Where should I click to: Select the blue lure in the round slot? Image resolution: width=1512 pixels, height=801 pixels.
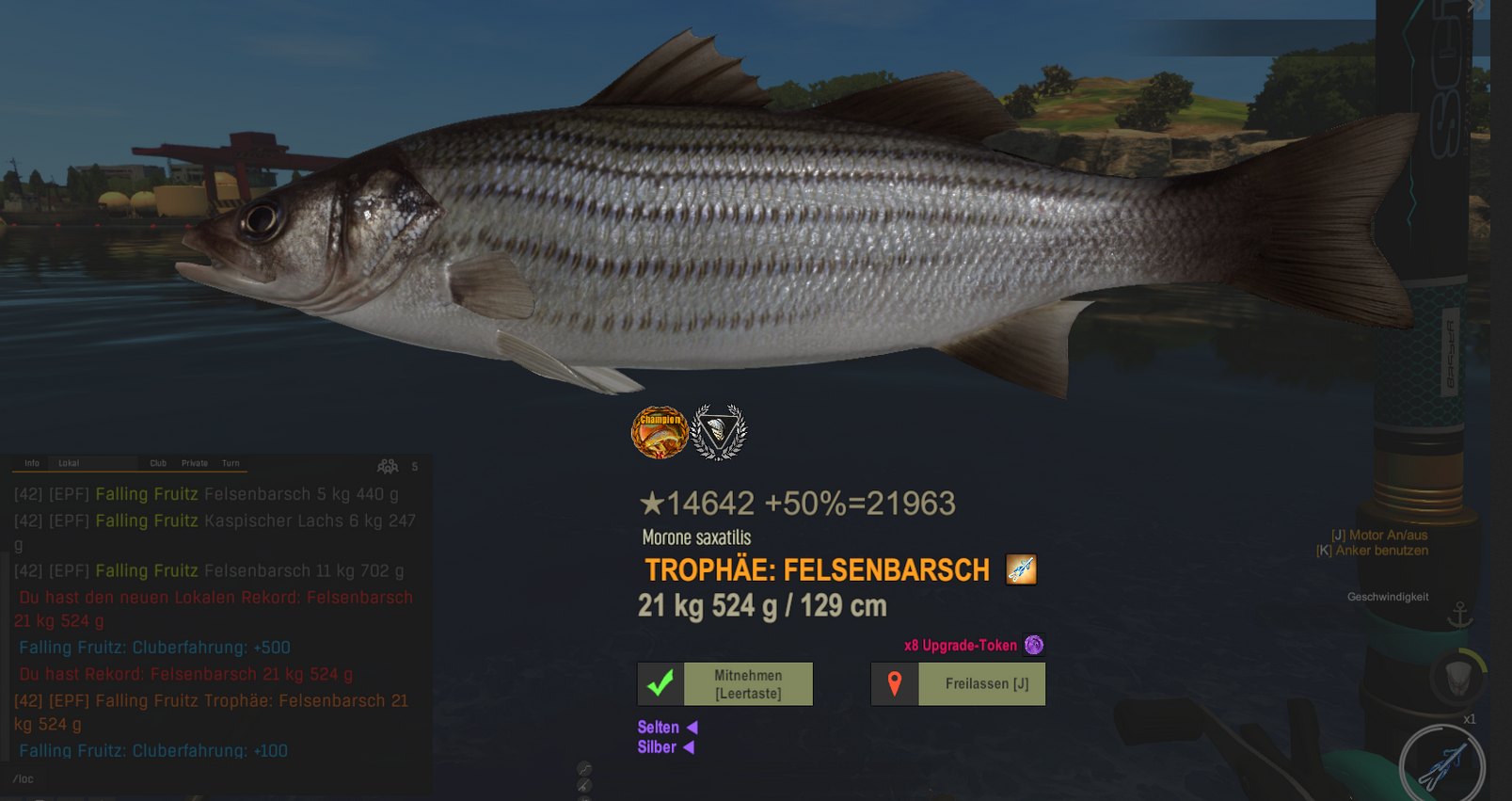point(1442,765)
